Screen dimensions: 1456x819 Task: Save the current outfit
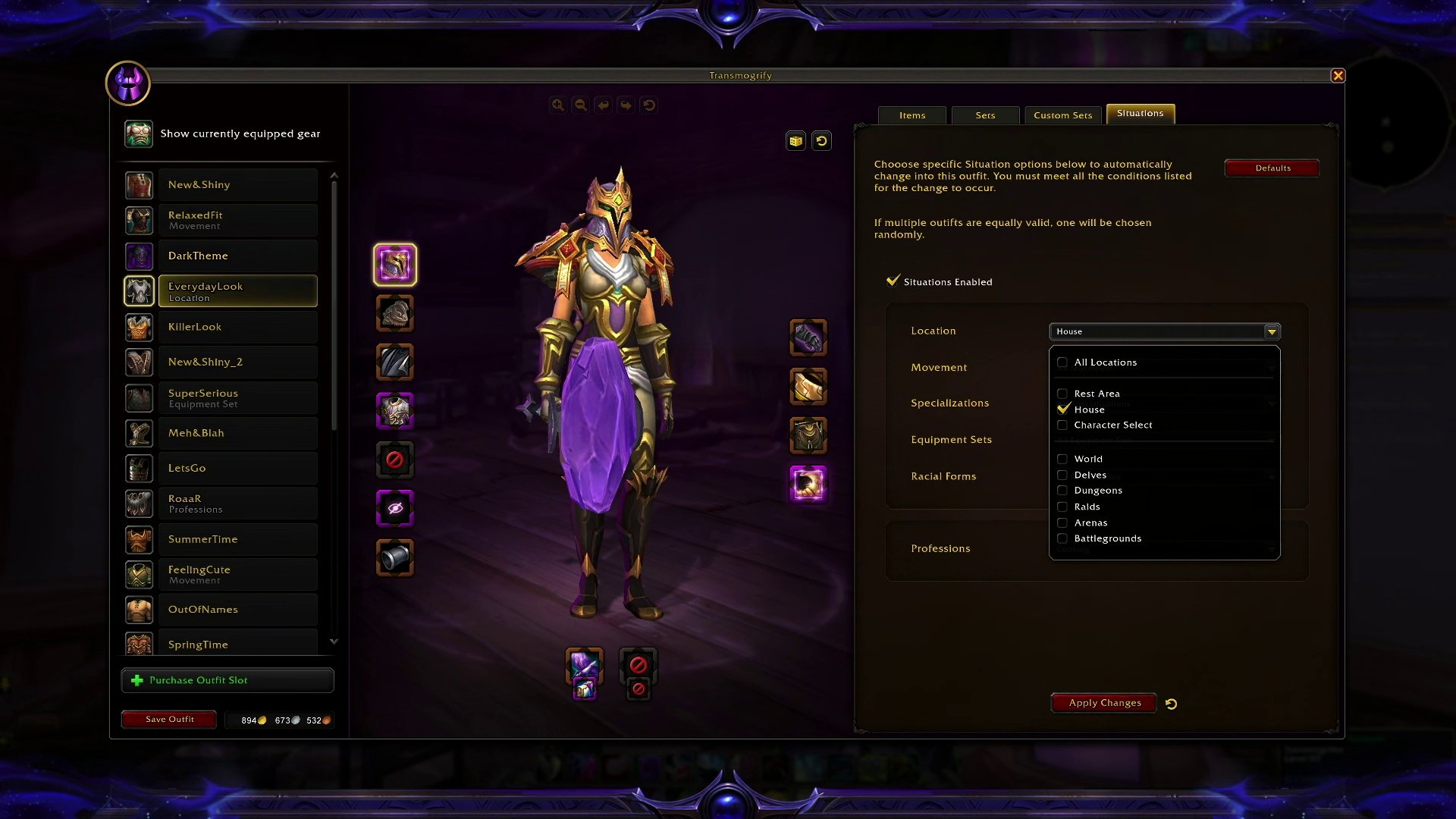point(169,719)
